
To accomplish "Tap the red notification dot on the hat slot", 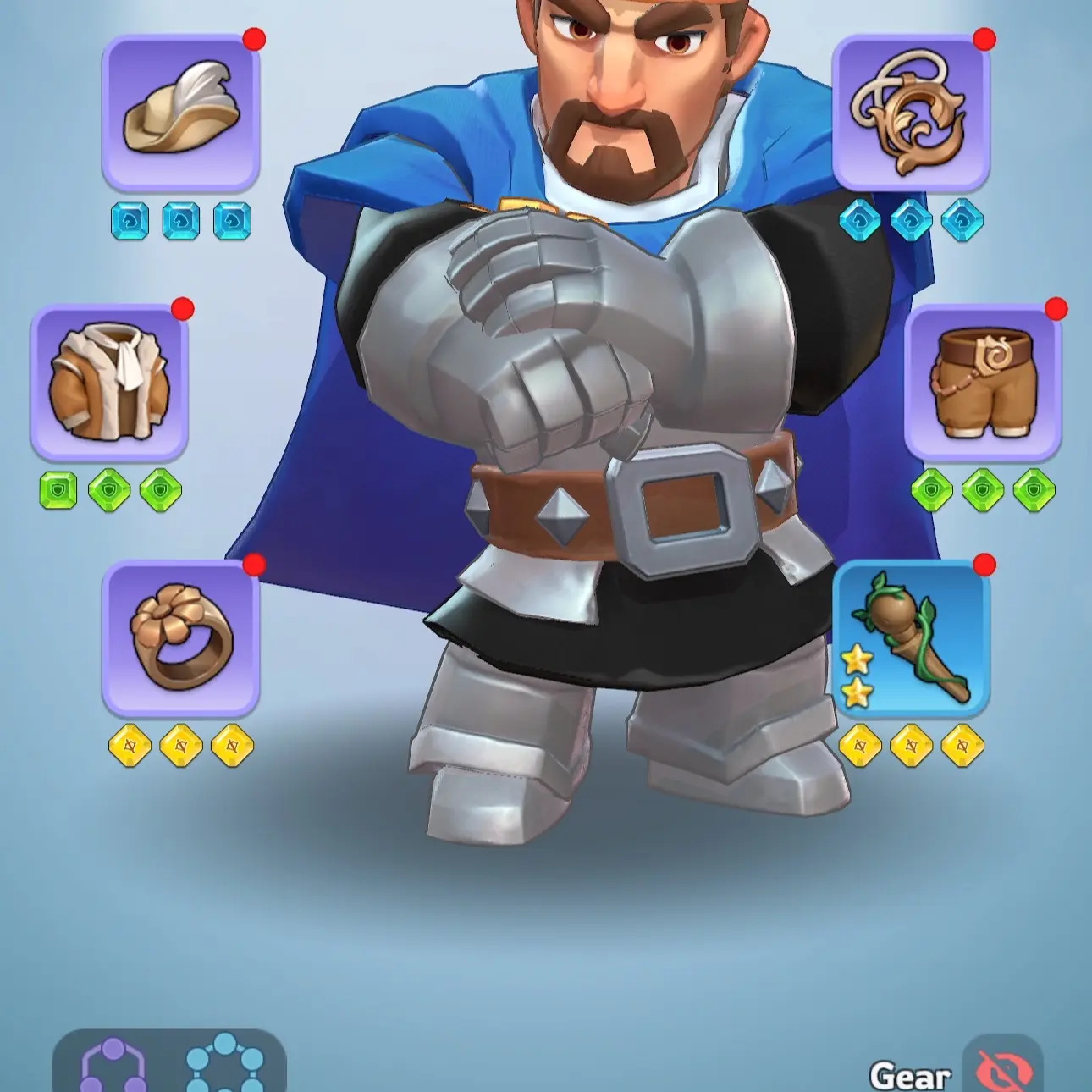I will (x=252, y=41).
